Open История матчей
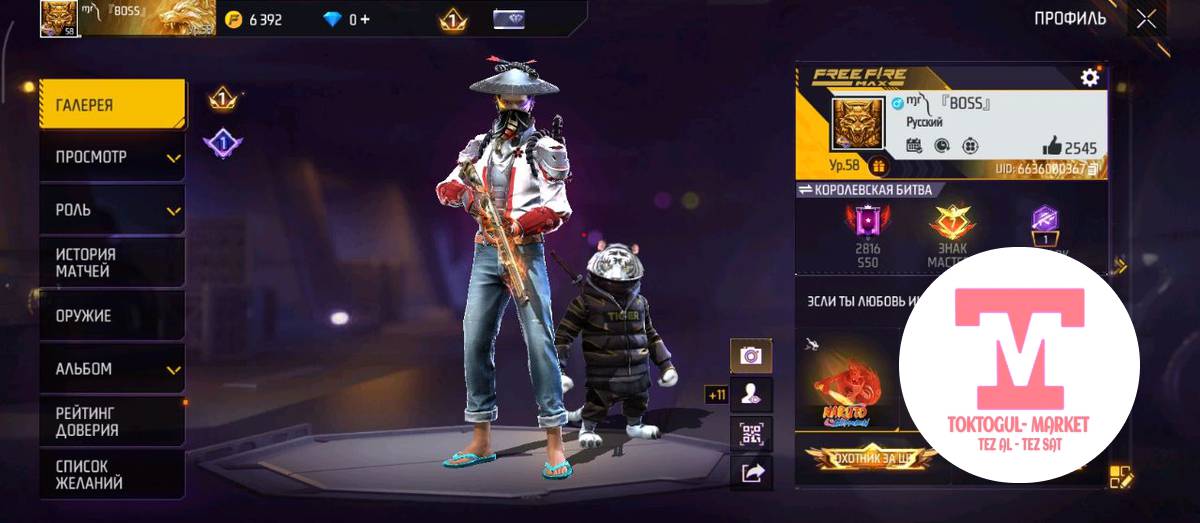The image size is (1200, 523). [x=112, y=263]
